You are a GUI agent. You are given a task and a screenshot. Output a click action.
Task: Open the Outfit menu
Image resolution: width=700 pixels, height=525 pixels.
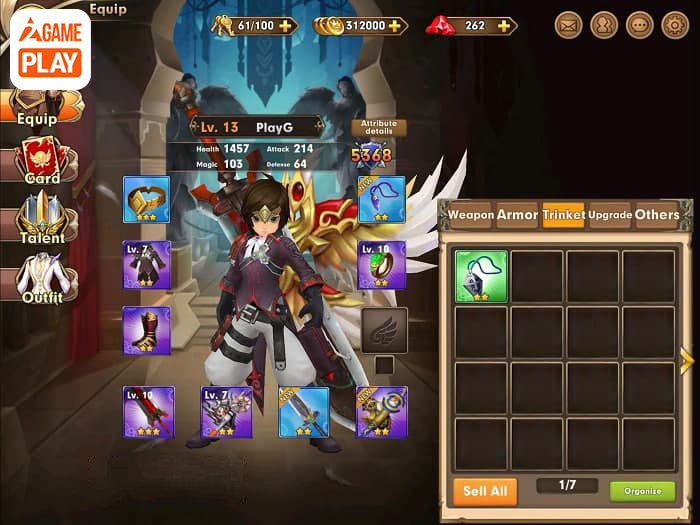[x=41, y=278]
